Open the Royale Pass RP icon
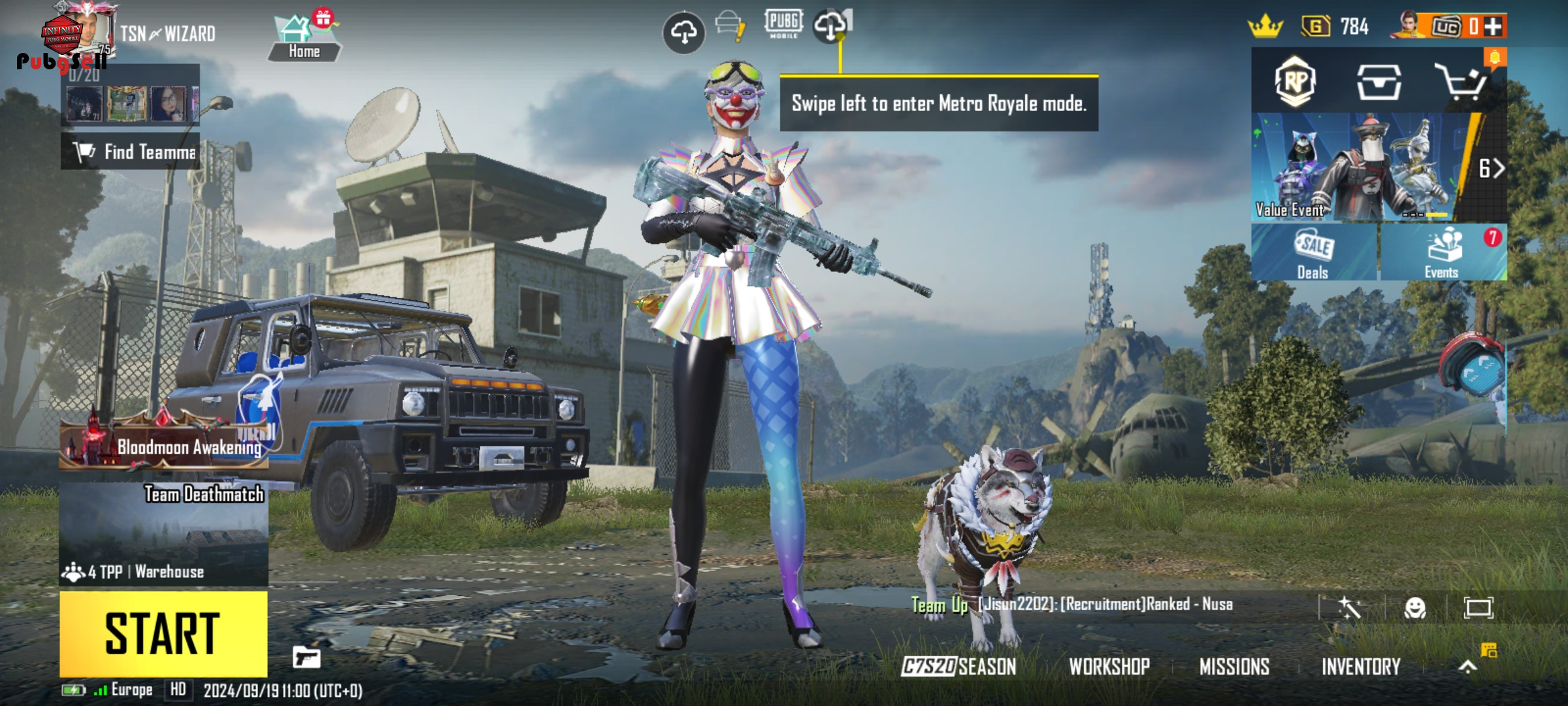The height and width of the screenshot is (706, 1568). coord(1295,82)
